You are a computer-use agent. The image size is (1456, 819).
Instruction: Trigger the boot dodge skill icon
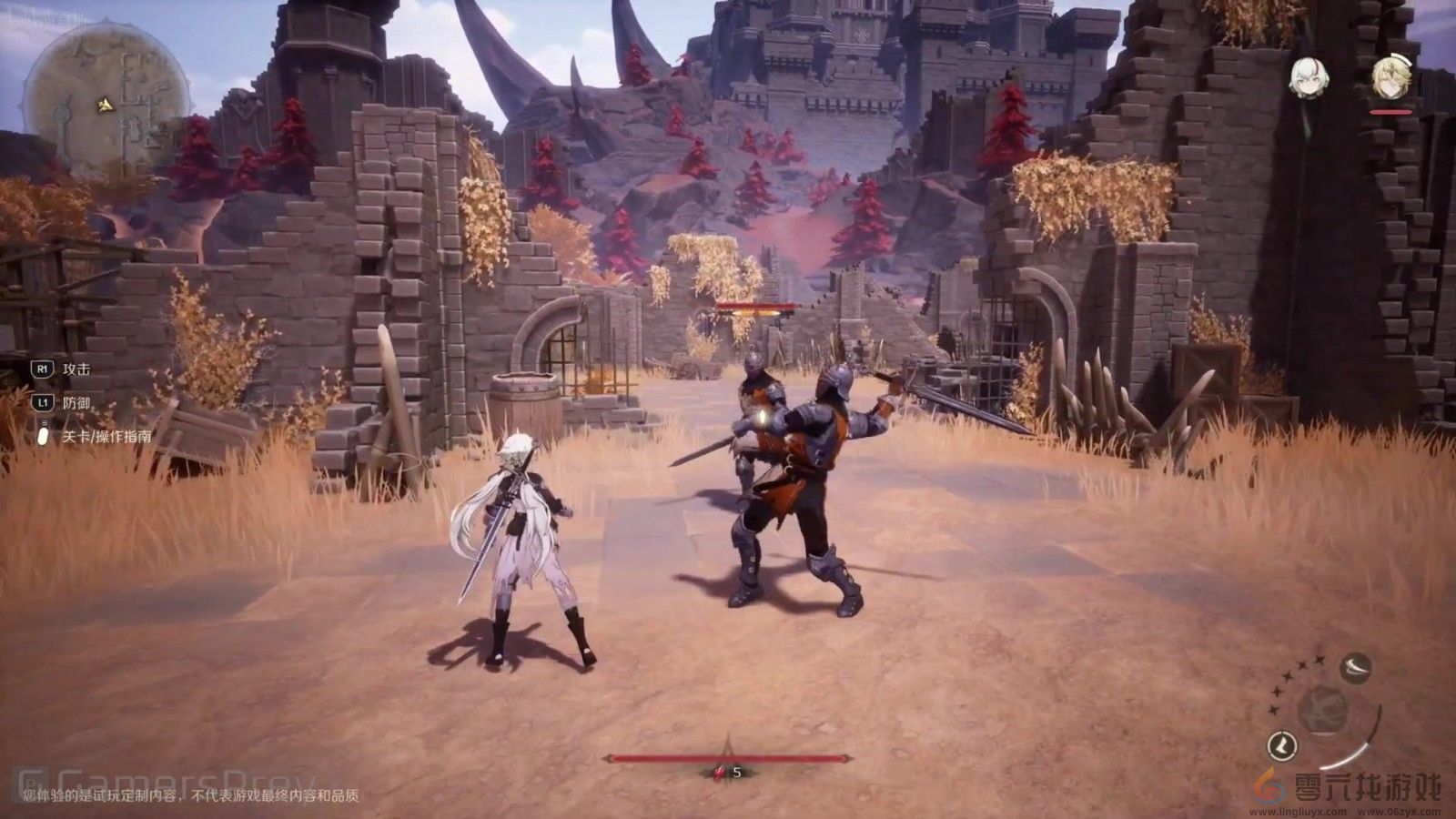1284,746
